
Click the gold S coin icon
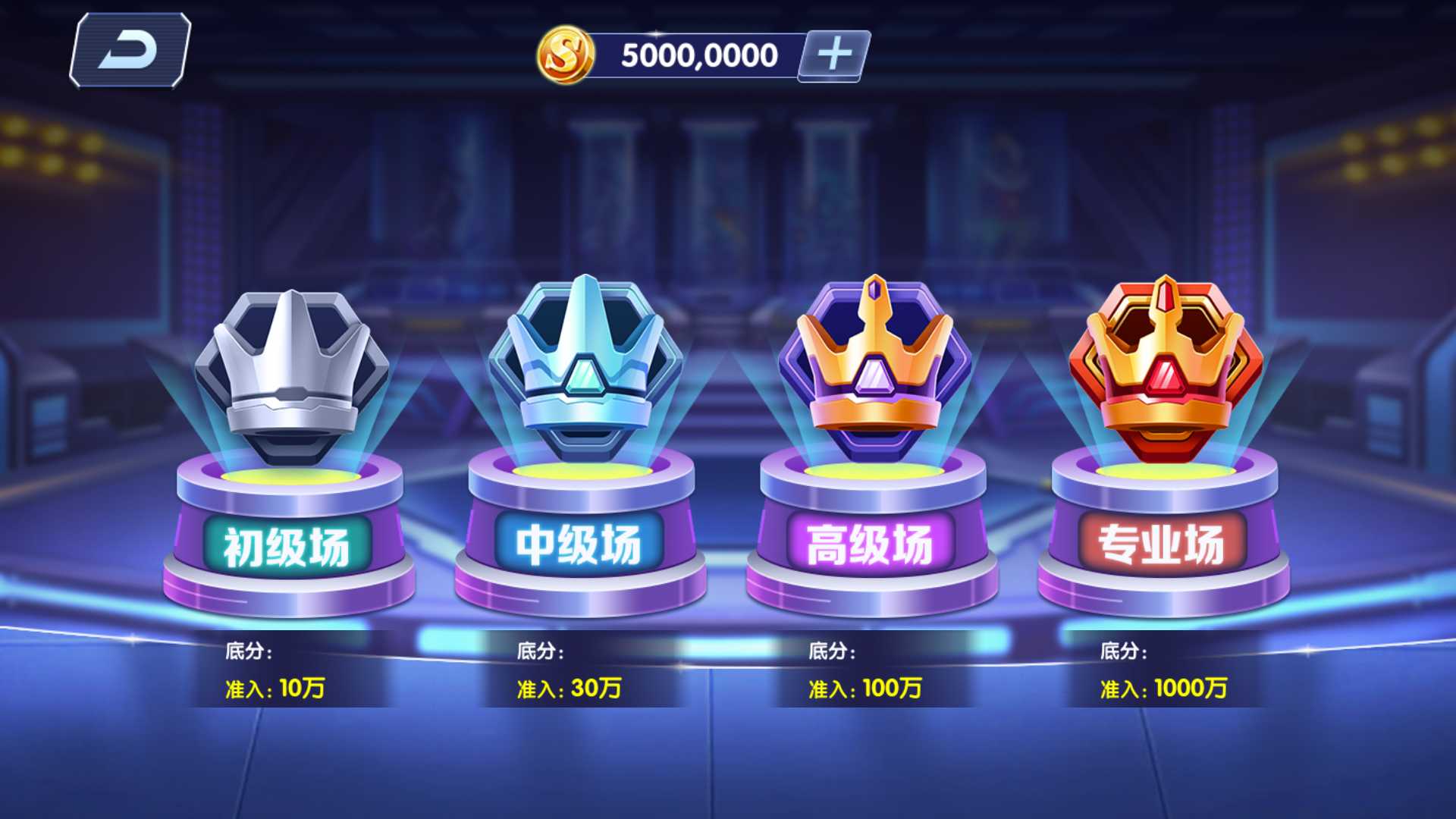565,55
